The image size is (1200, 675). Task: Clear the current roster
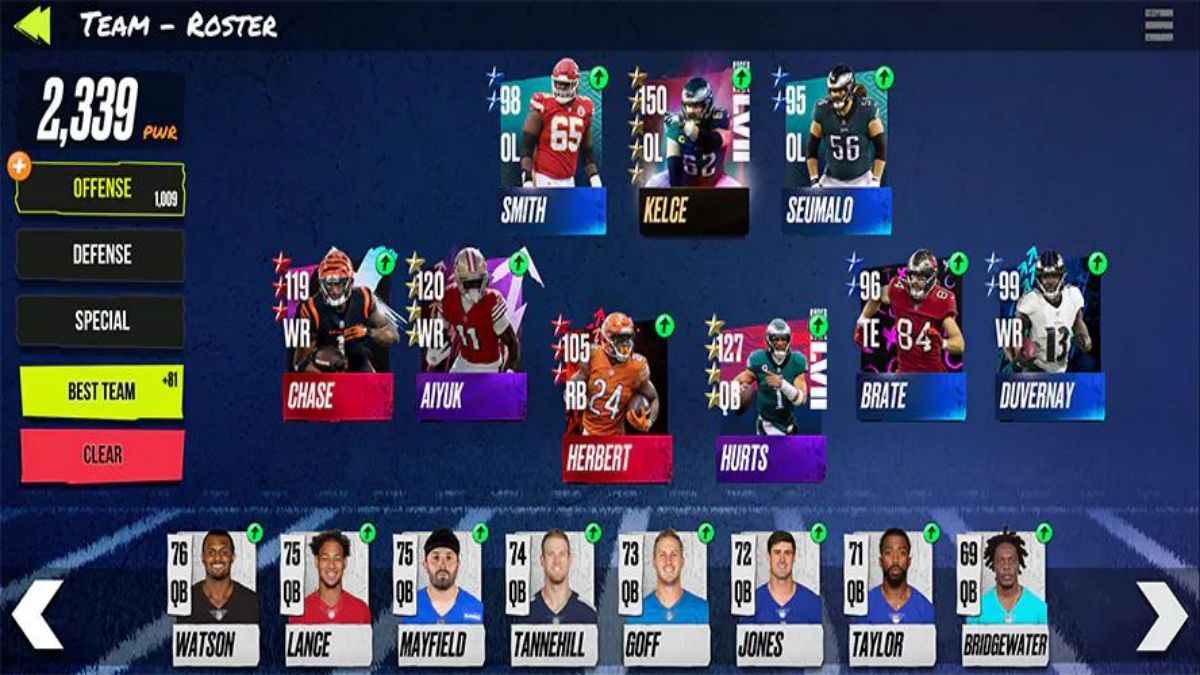pos(102,455)
